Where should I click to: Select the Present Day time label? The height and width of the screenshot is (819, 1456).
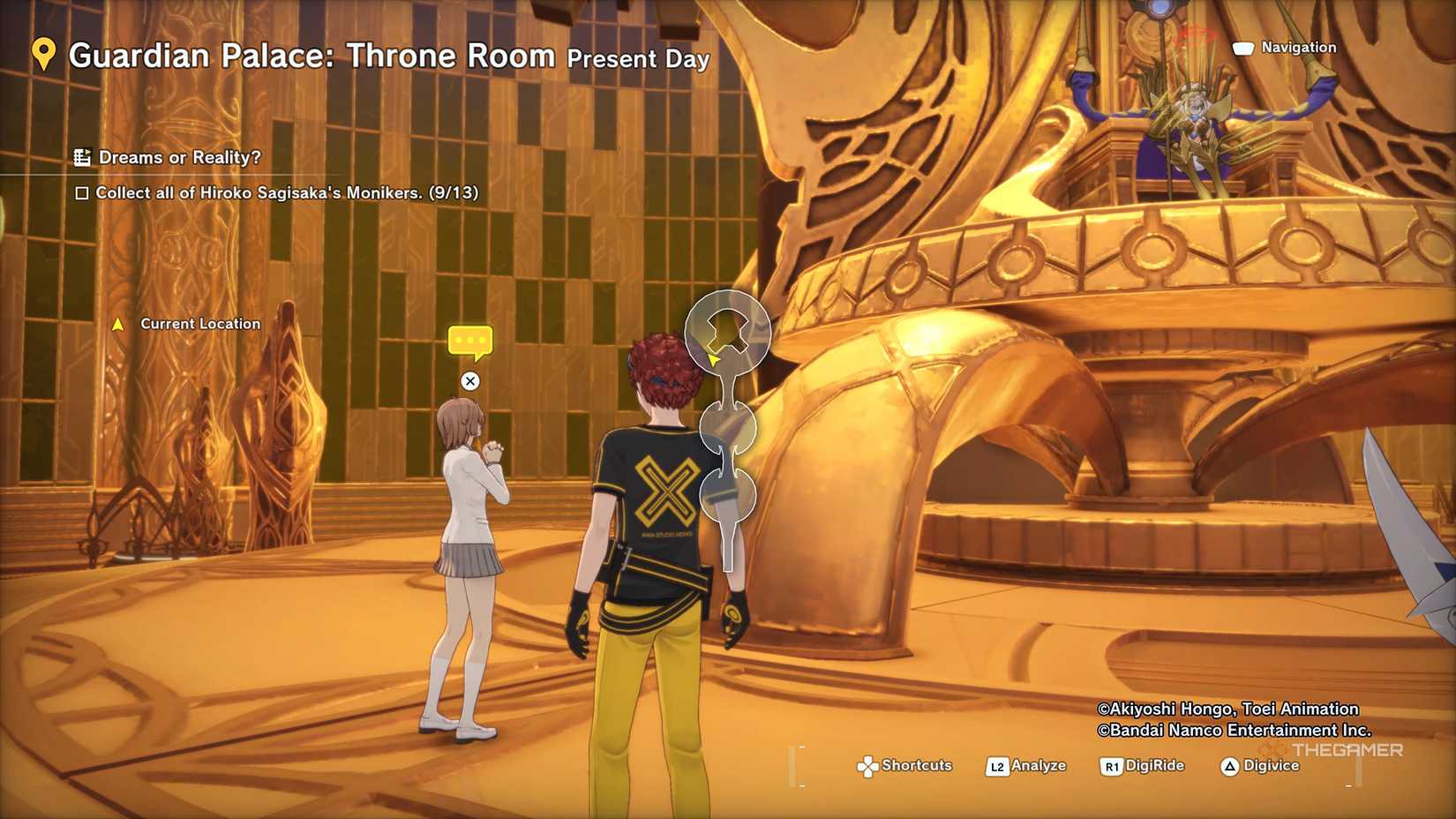(x=635, y=60)
